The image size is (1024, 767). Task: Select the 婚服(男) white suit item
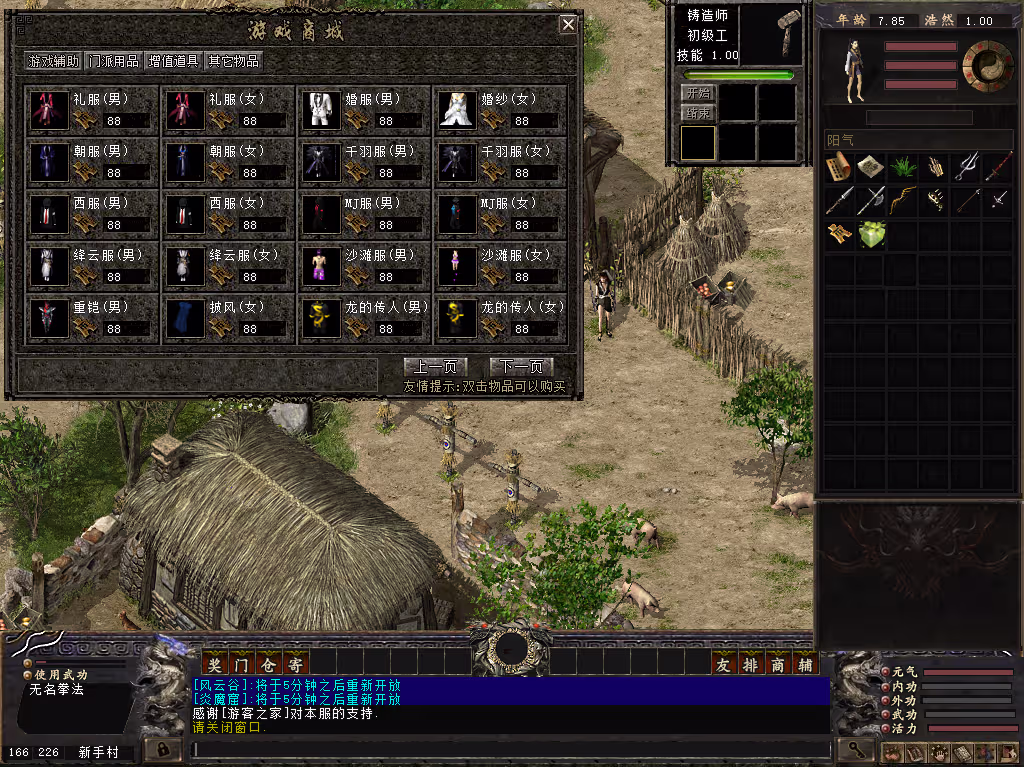pos(321,110)
